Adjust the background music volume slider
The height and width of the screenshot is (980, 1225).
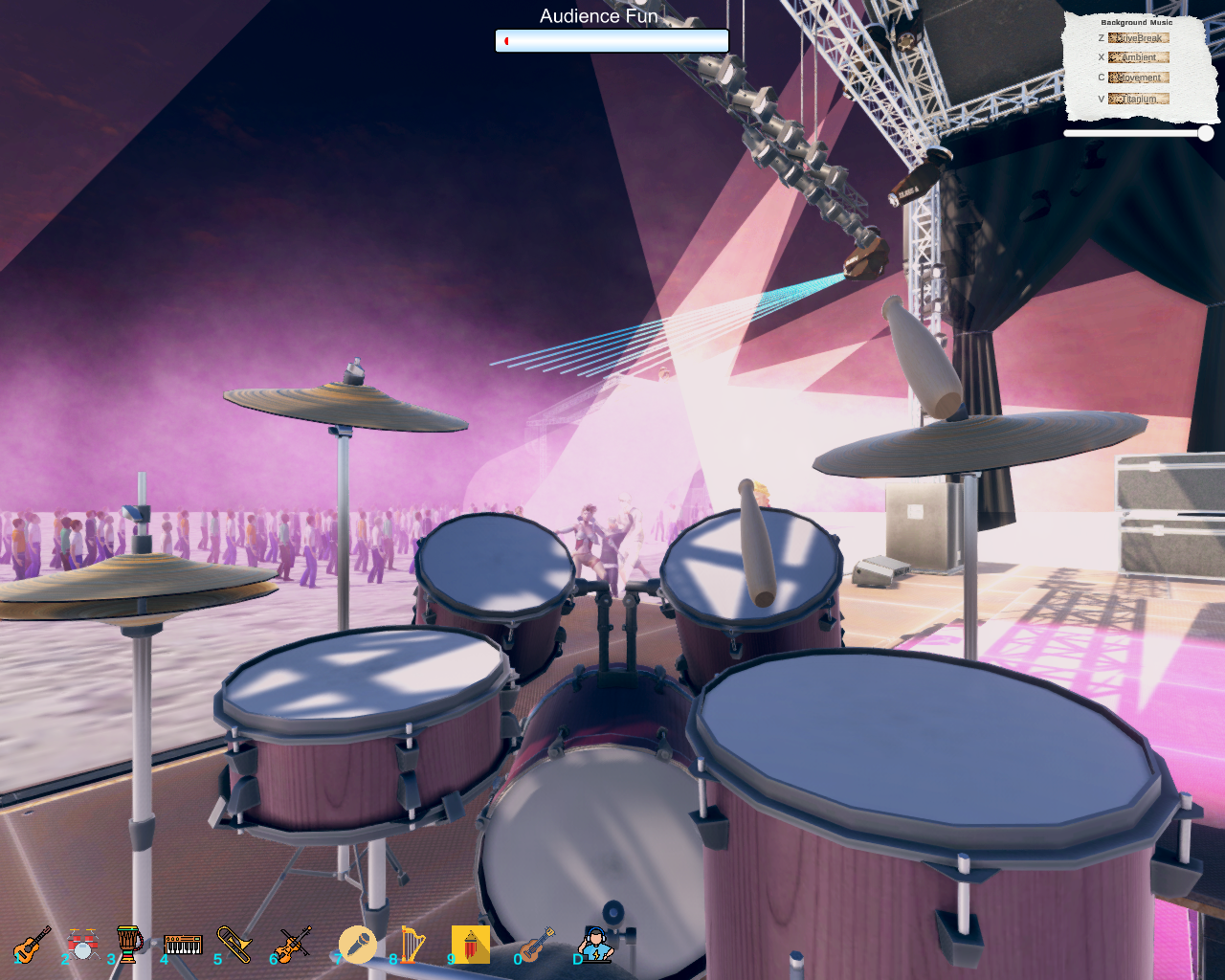1203,133
